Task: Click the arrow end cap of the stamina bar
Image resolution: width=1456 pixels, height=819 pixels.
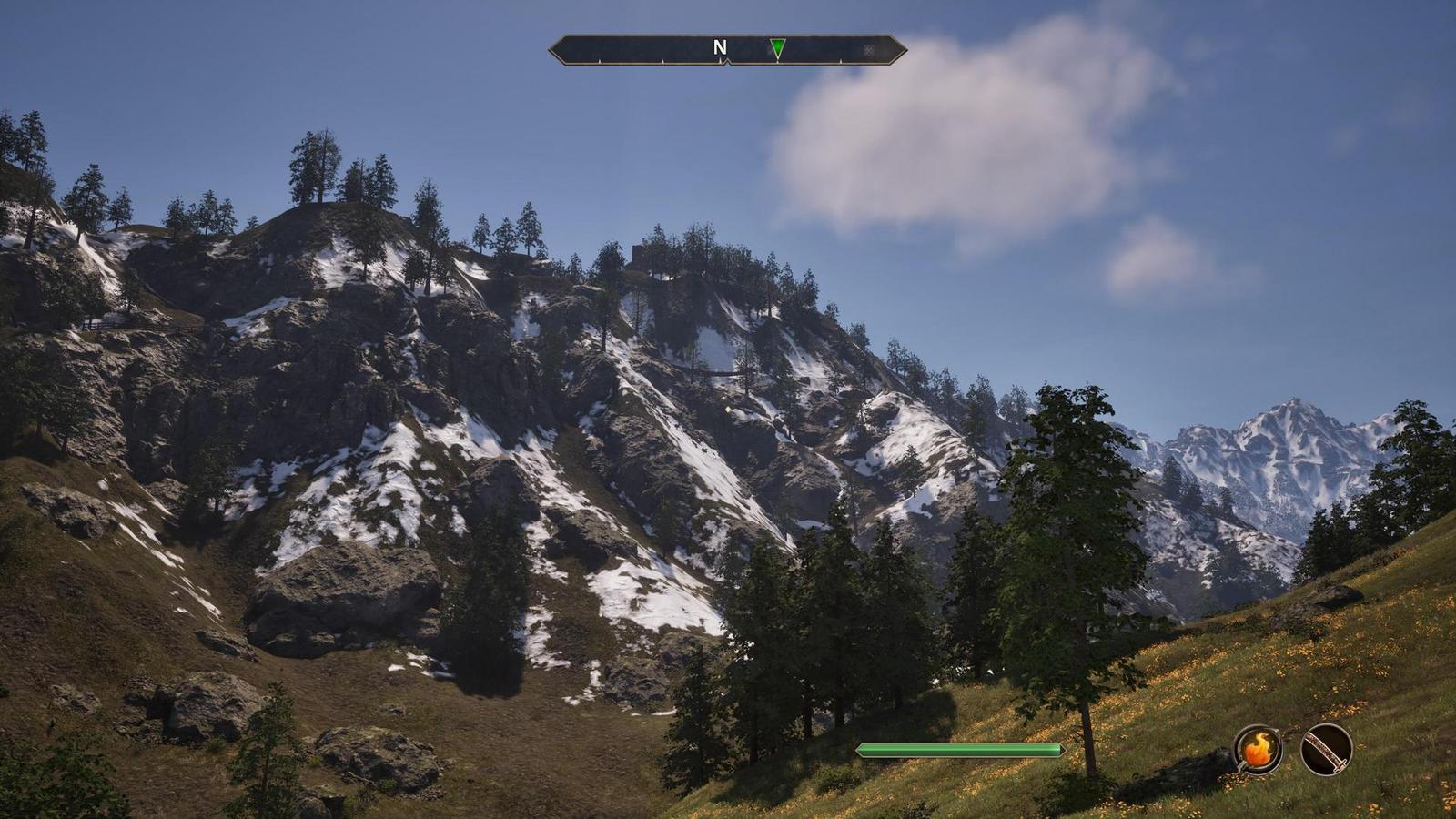Action: (x=1061, y=748)
